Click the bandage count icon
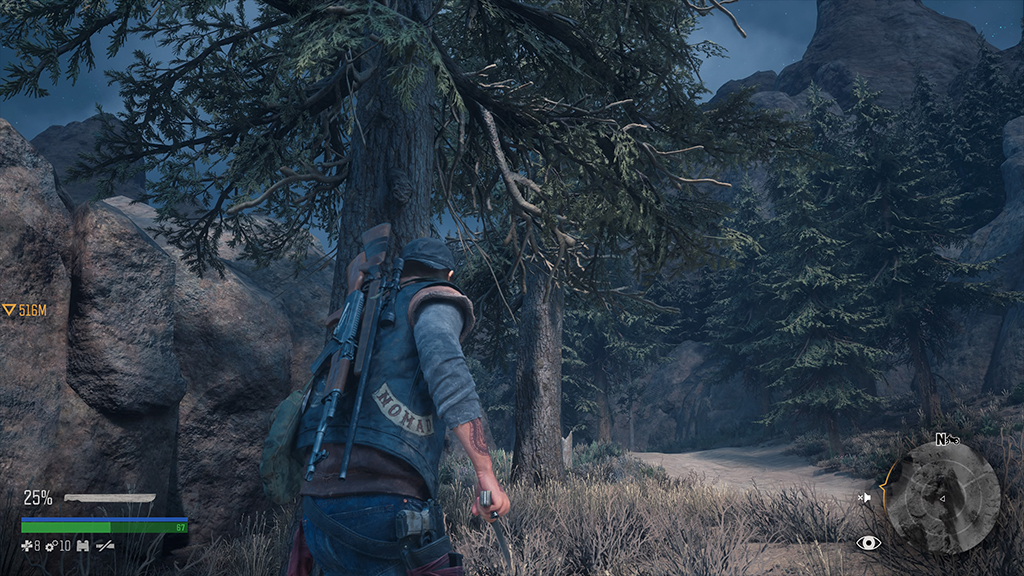 [x=27, y=545]
